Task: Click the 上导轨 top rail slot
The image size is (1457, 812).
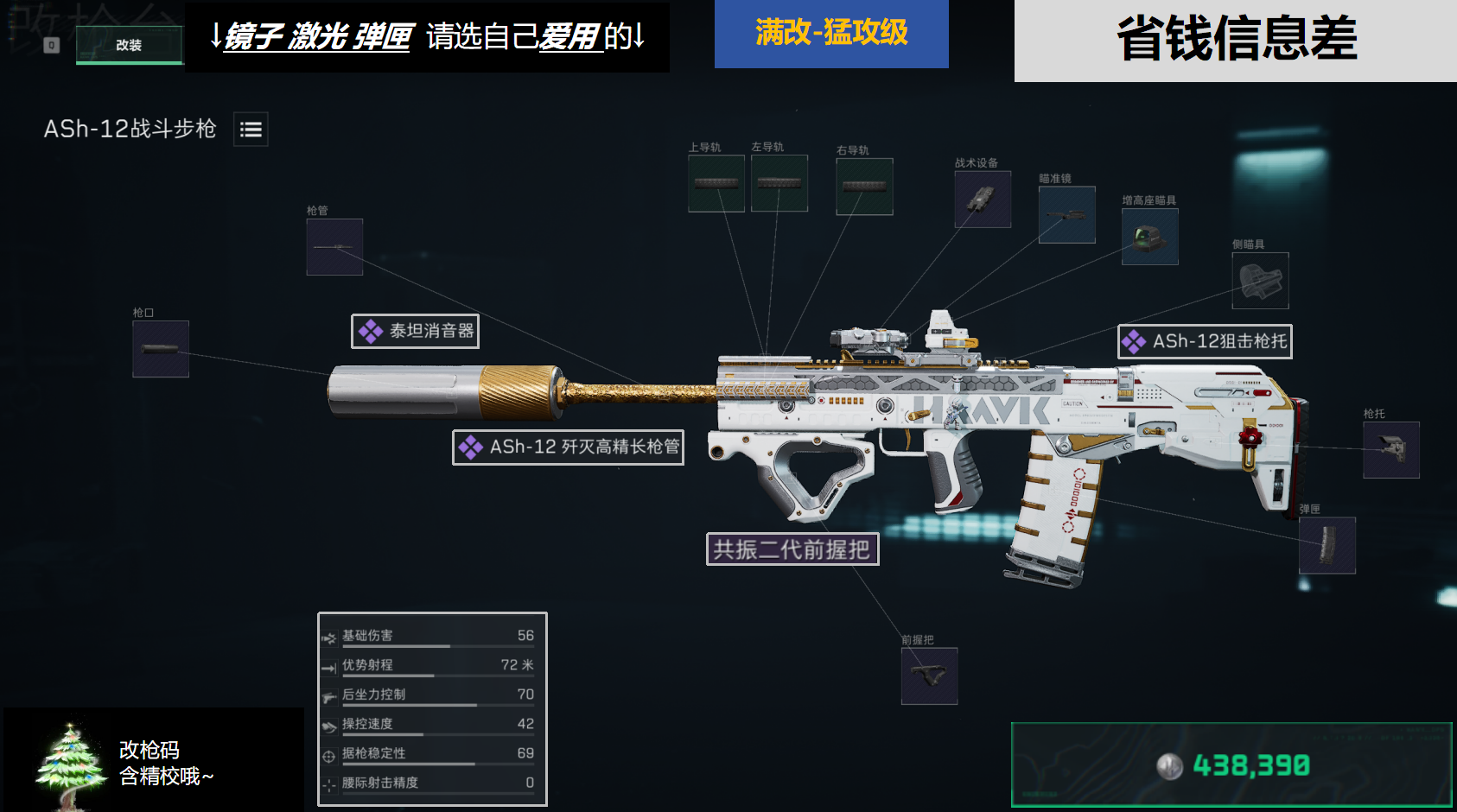Action: coord(716,183)
